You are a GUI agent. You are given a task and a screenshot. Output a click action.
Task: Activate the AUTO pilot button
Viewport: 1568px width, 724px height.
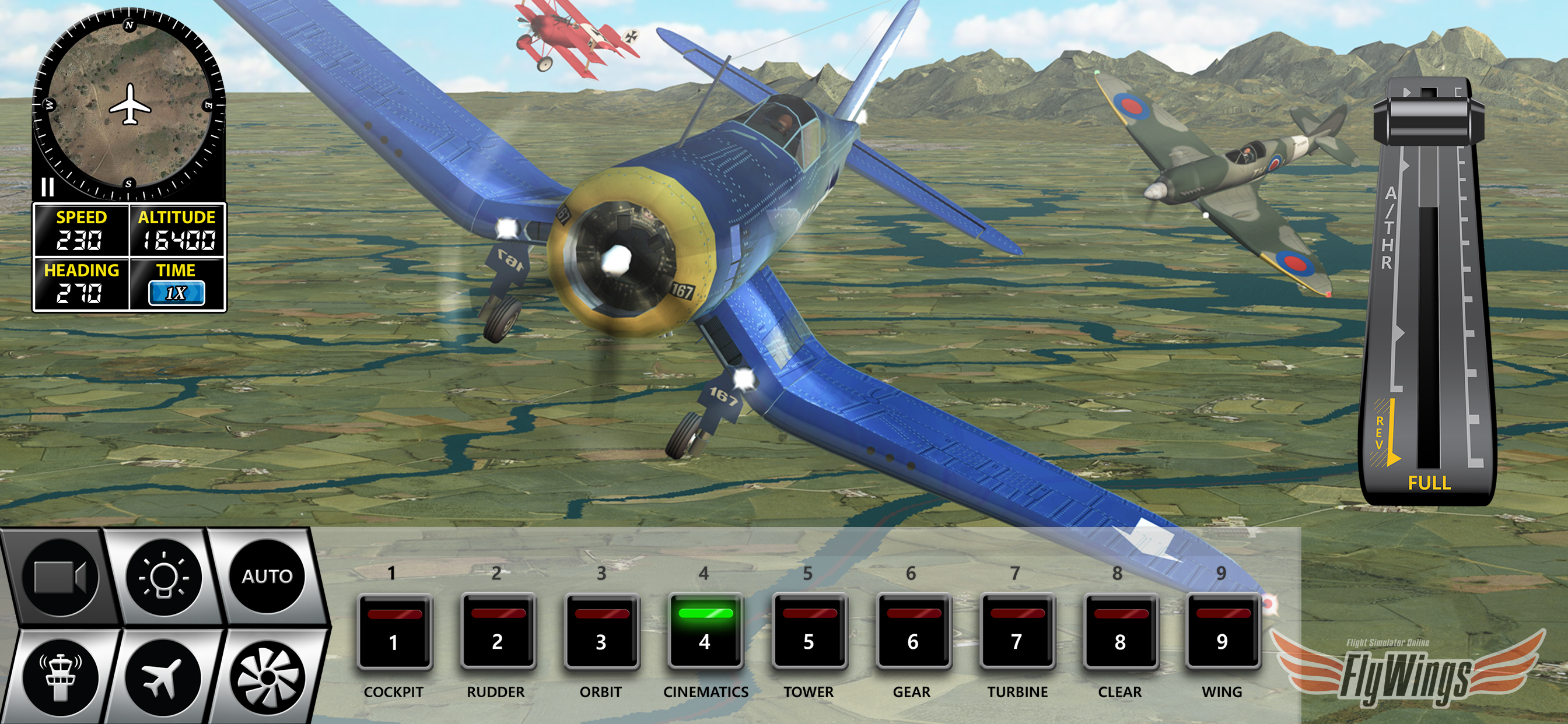tap(267, 576)
